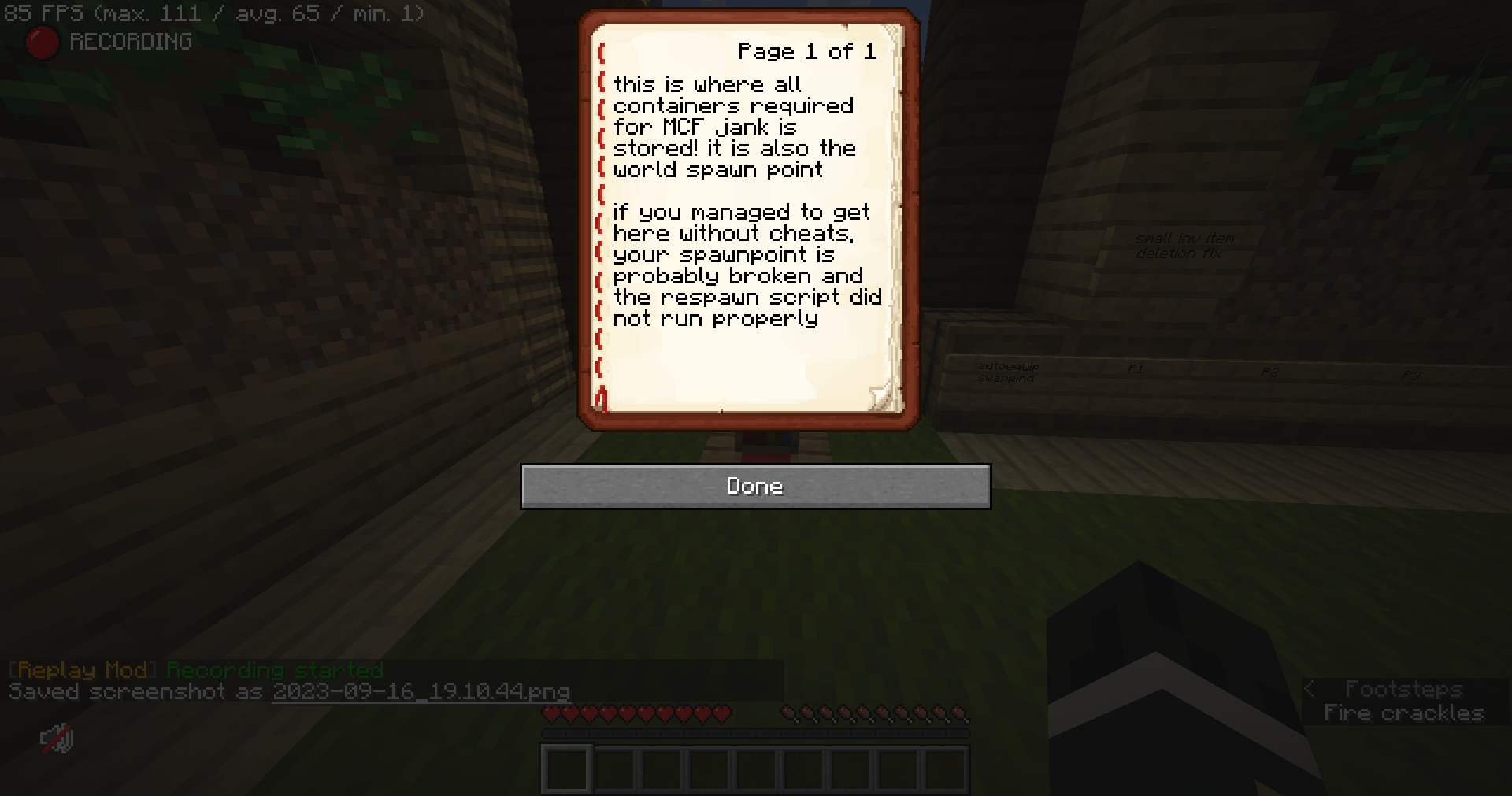Click the leftmost heart in the health bar
Image resolution: width=1512 pixels, height=796 pixels.
coord(551,714)
